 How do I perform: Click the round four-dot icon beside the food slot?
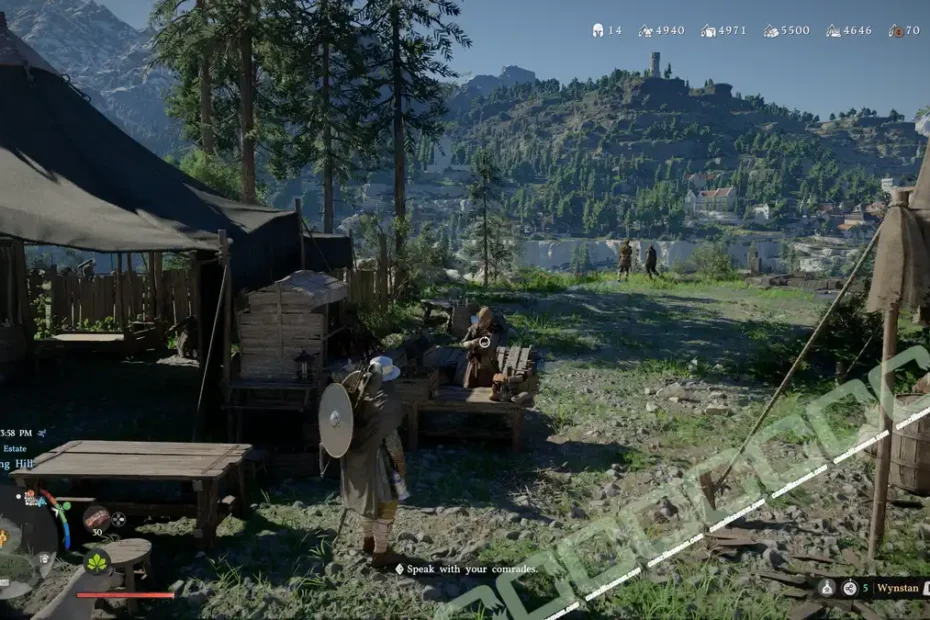tap(119, 519)
